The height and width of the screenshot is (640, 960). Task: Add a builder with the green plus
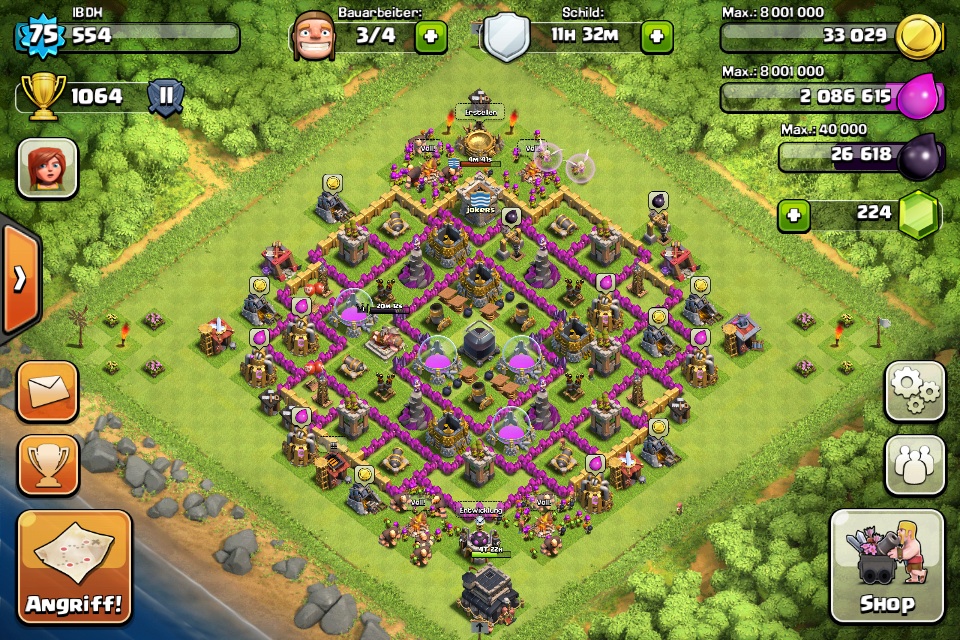[431, 37]
